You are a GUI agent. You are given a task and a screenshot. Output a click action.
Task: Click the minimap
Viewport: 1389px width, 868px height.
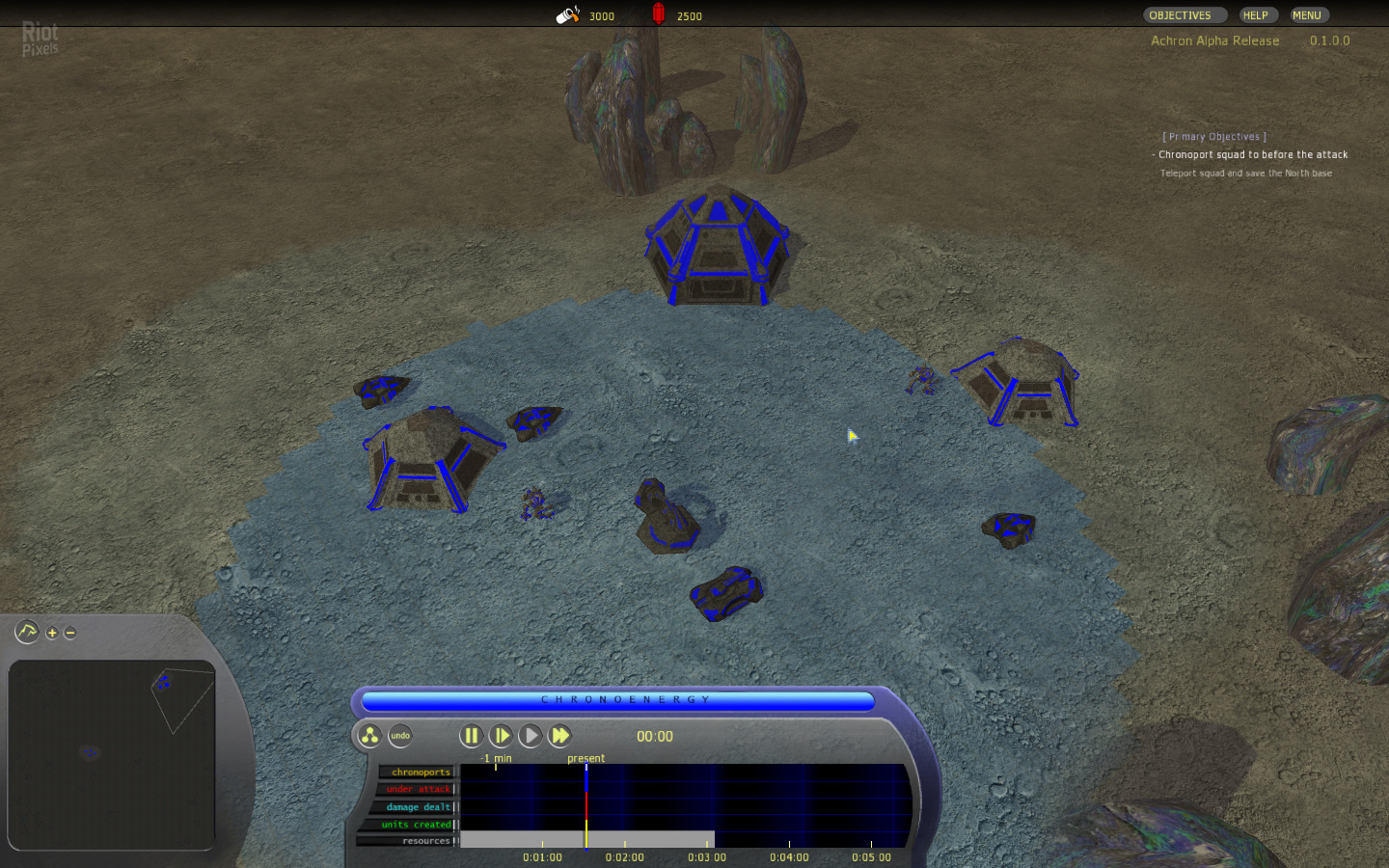point(111,754)
